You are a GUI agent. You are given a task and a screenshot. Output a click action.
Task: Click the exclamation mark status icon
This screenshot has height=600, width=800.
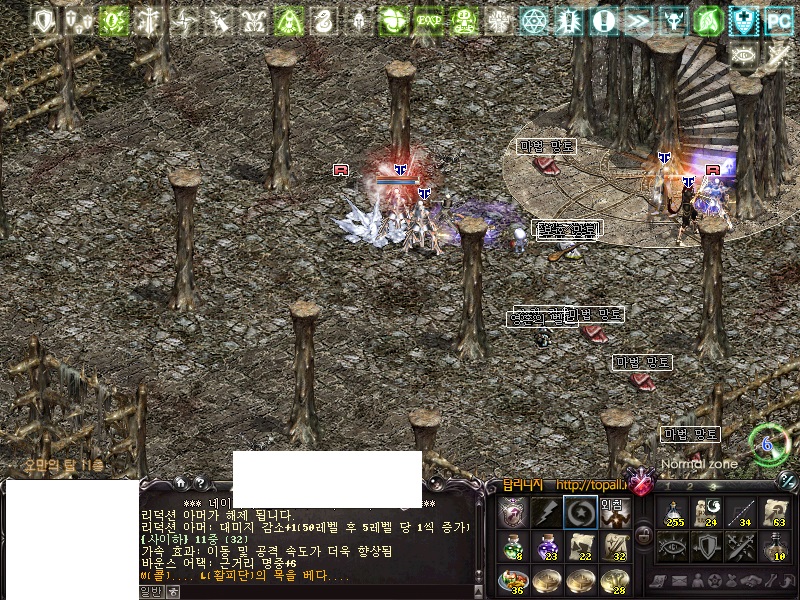tap(604, 20)
